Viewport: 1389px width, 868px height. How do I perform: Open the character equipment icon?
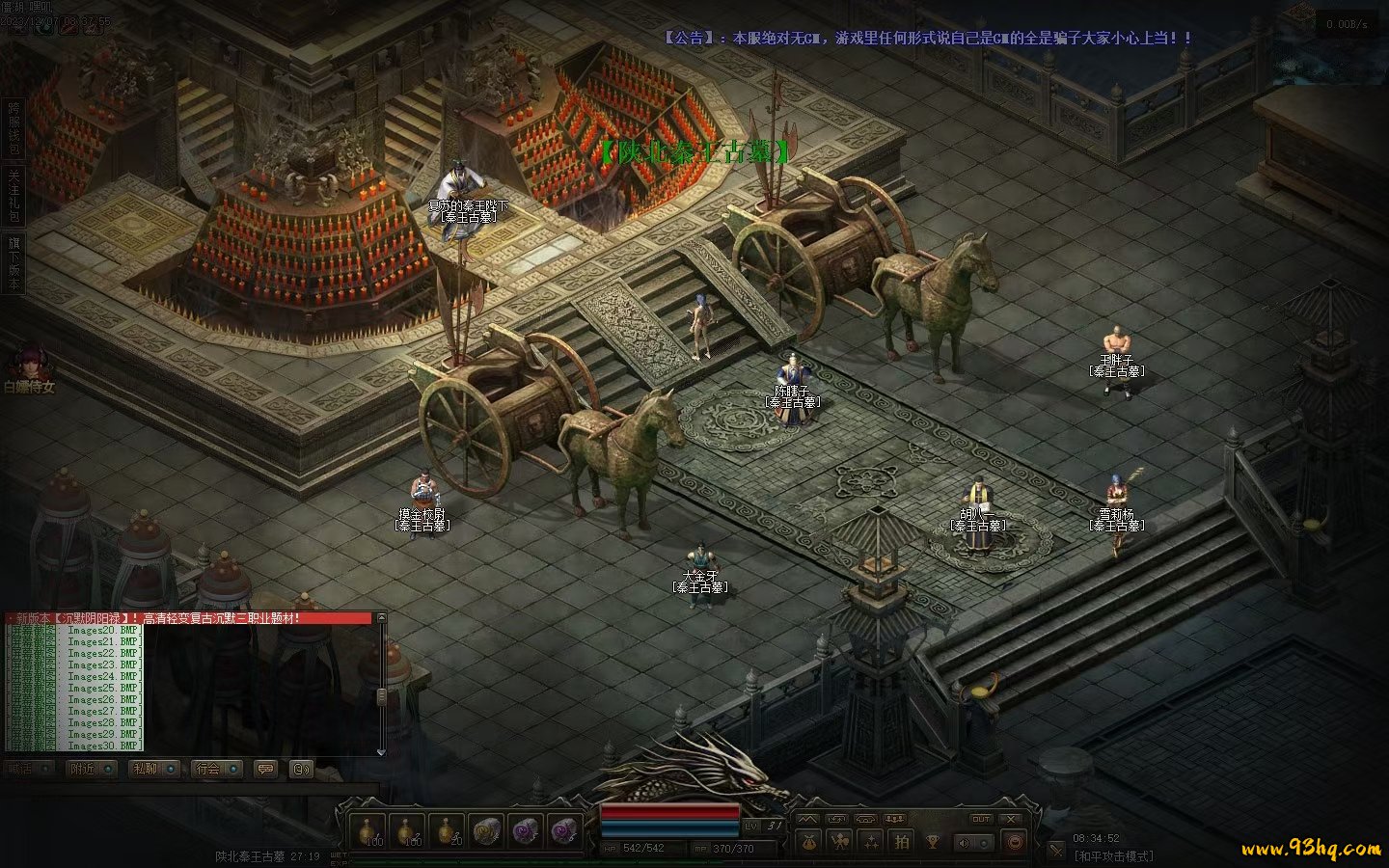tap(840, 842)
